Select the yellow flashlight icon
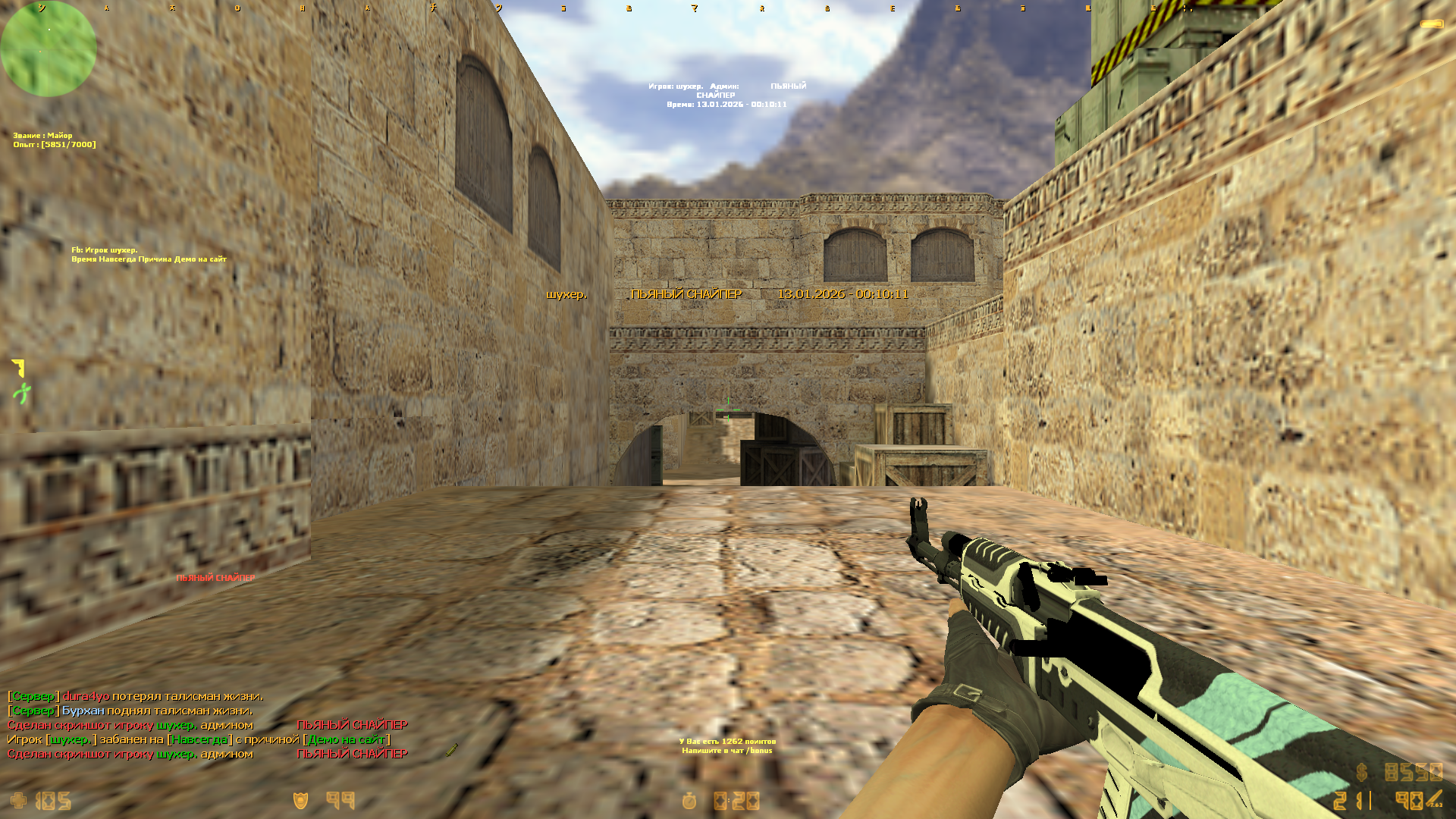The width and height of the screenshot is (1456, 819). click(x=1432, y=24)
